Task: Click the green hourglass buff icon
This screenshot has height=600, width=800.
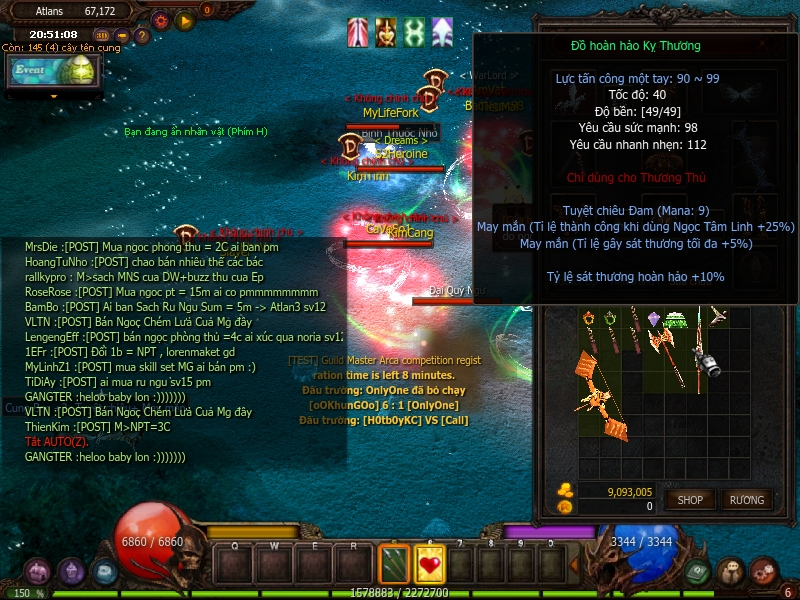Action: coord(414,32)
